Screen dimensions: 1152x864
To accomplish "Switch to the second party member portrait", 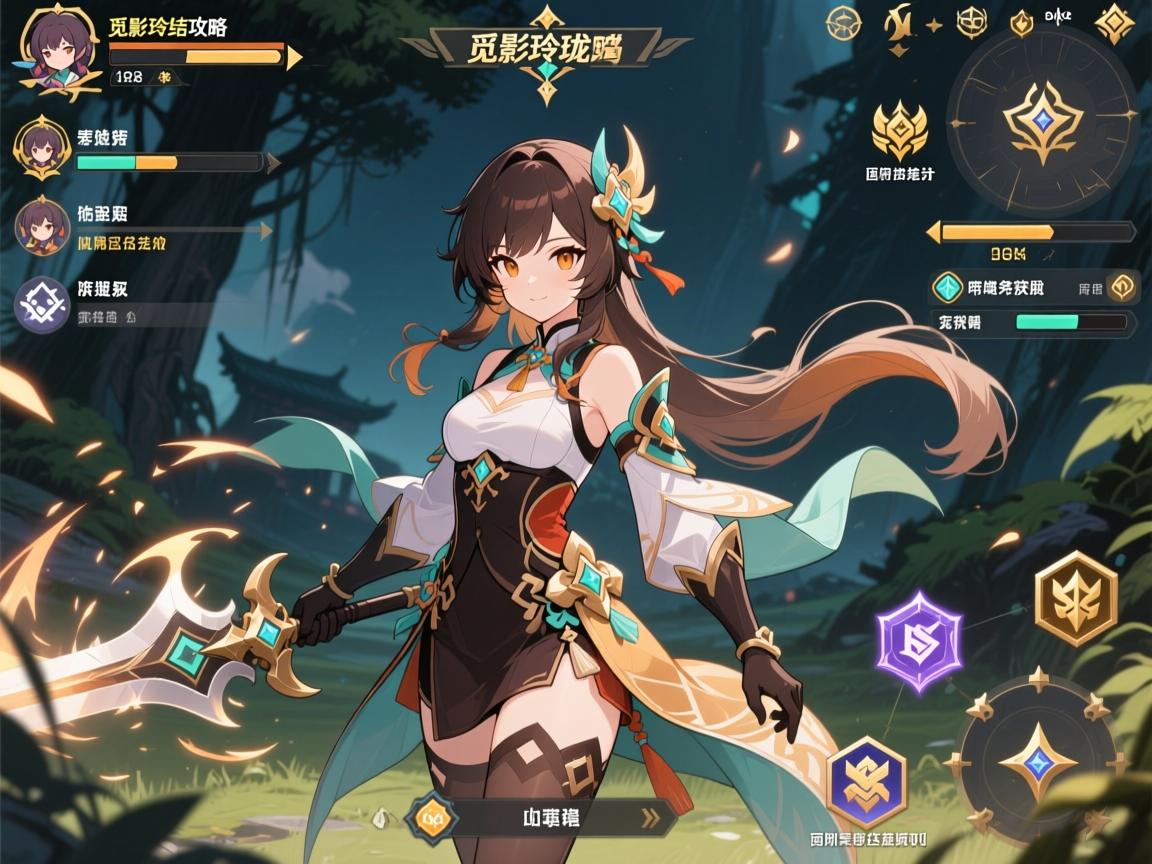I will (41, 149).
